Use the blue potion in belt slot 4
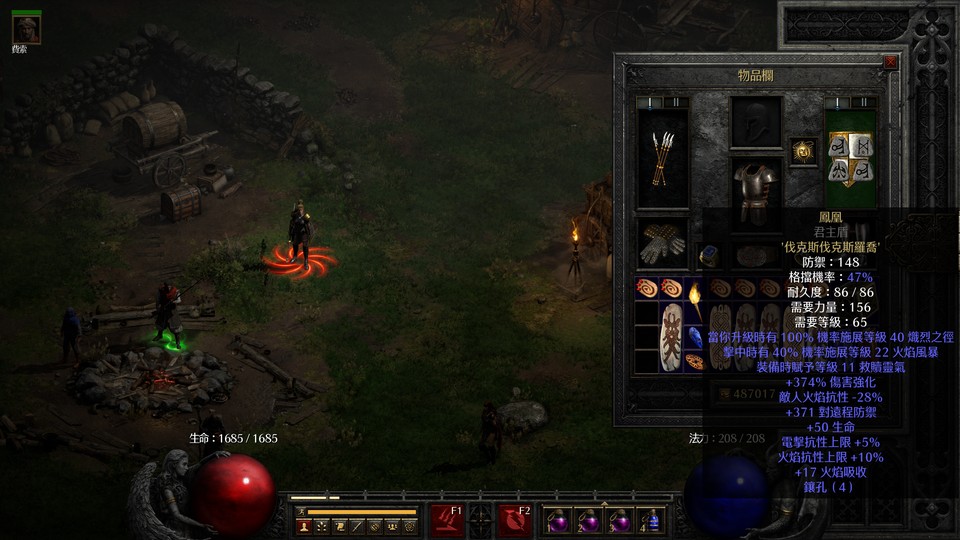The height and width of the screenshot is (540, 960). click(653, 521)
